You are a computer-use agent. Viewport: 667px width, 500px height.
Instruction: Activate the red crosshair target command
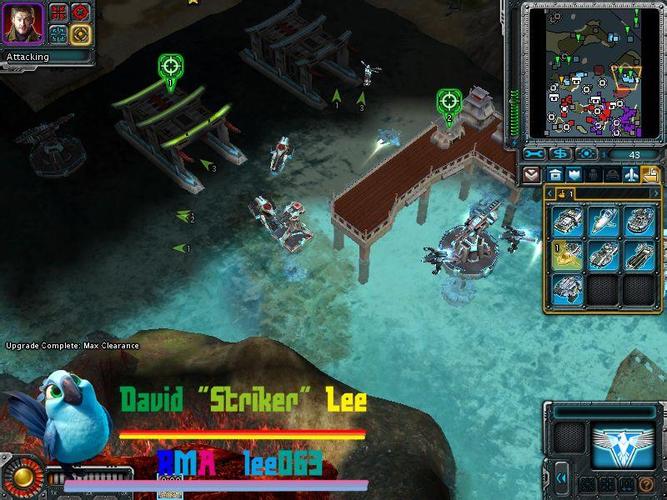80,13
